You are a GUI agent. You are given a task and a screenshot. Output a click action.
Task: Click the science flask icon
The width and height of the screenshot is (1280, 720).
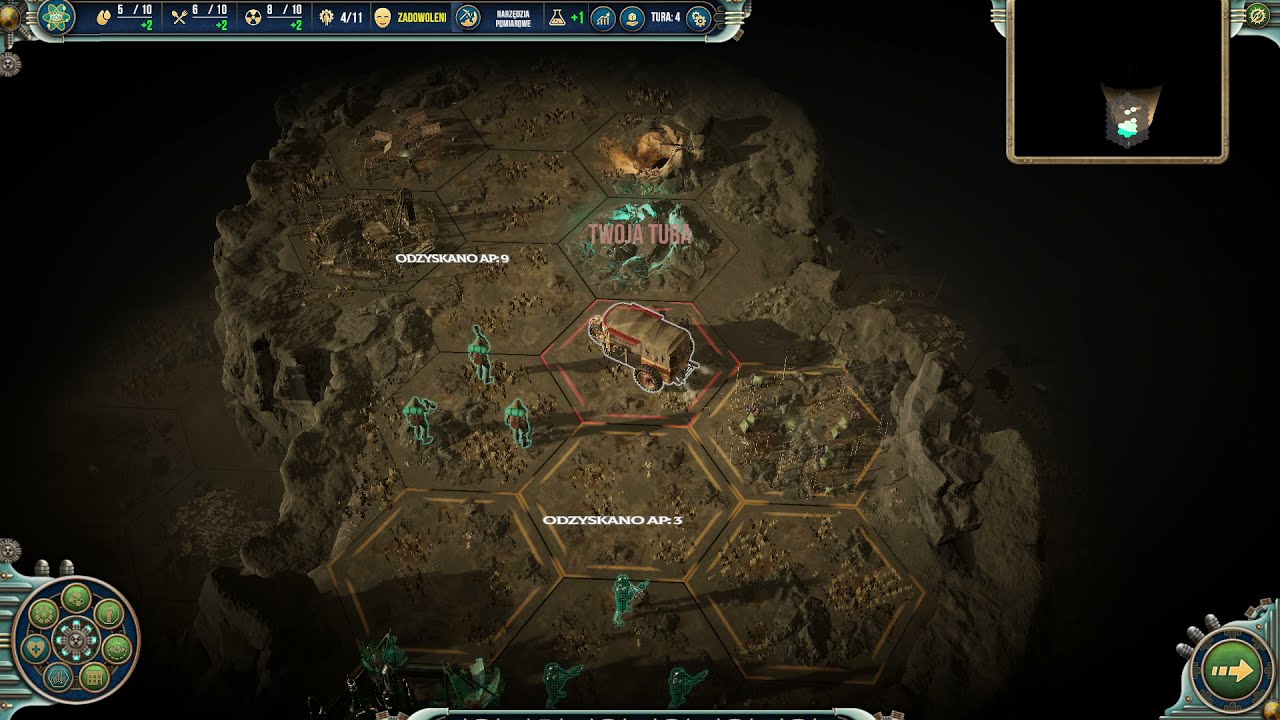(x=555, y=17)
